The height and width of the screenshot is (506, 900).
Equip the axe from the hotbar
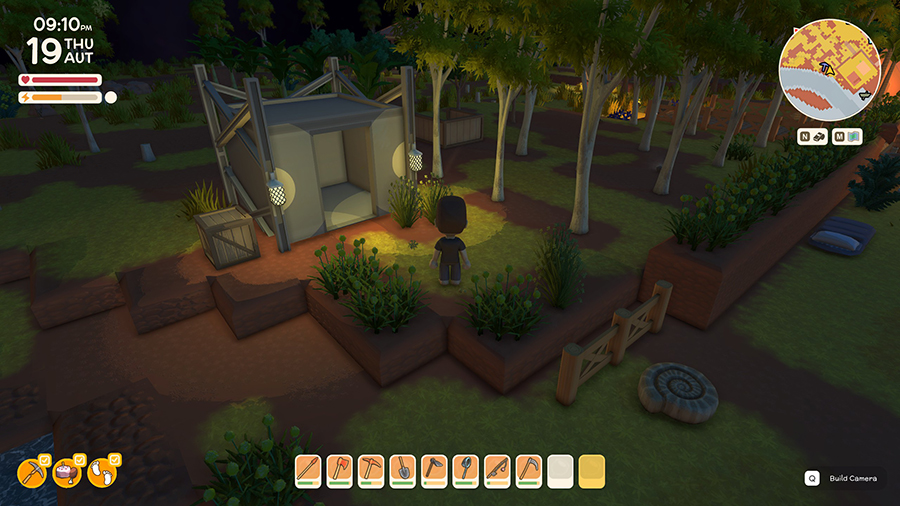click(x=339, y=470)
